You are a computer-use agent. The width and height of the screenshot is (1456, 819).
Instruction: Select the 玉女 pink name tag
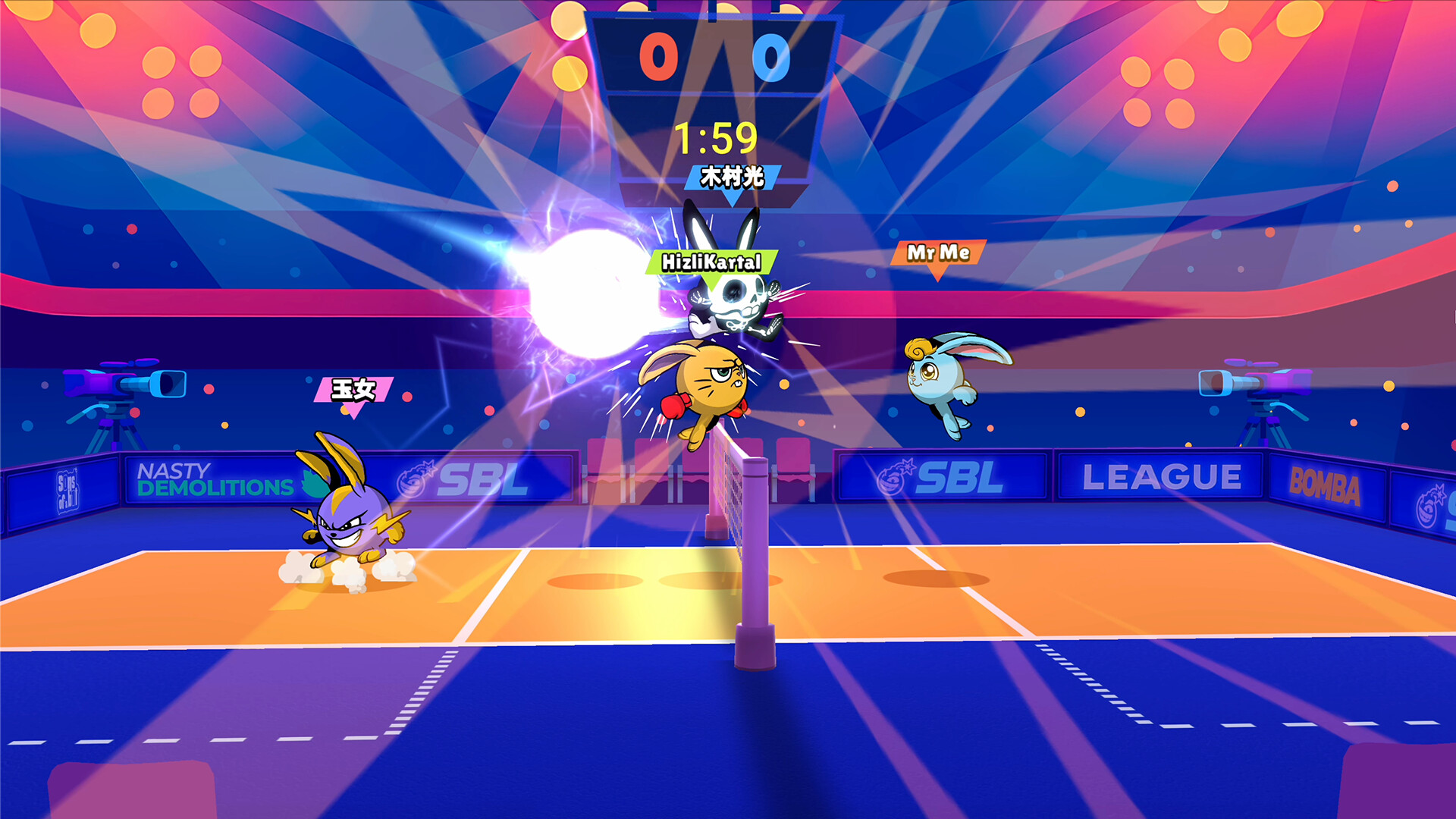353,388
